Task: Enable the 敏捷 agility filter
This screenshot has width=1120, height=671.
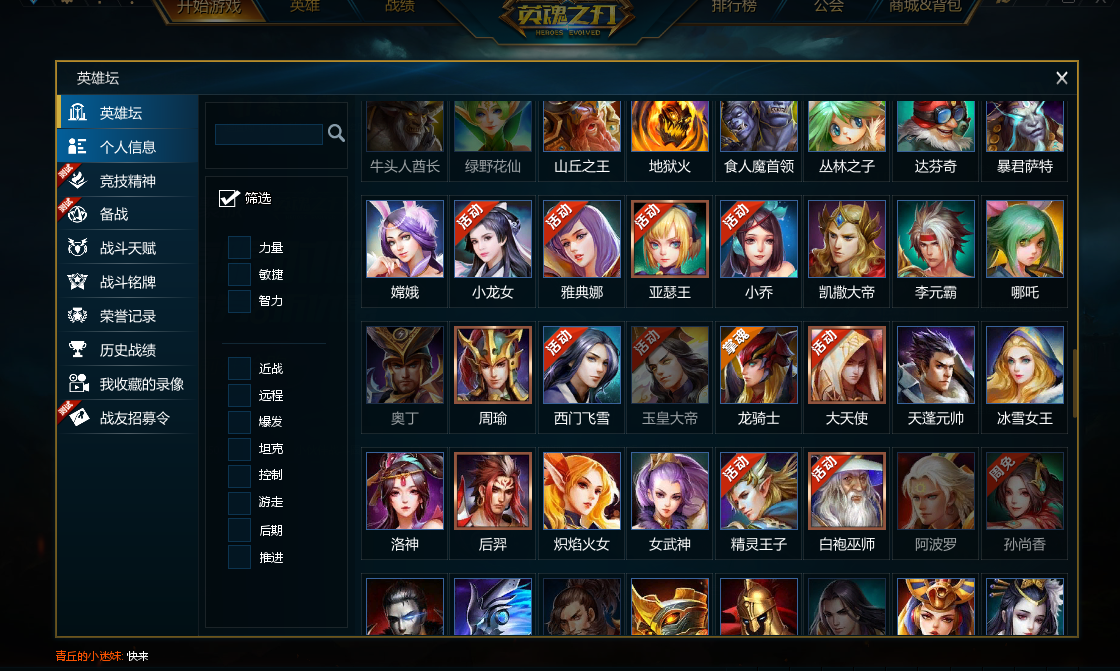Action: pyautogui.click(x=239, y=274)
